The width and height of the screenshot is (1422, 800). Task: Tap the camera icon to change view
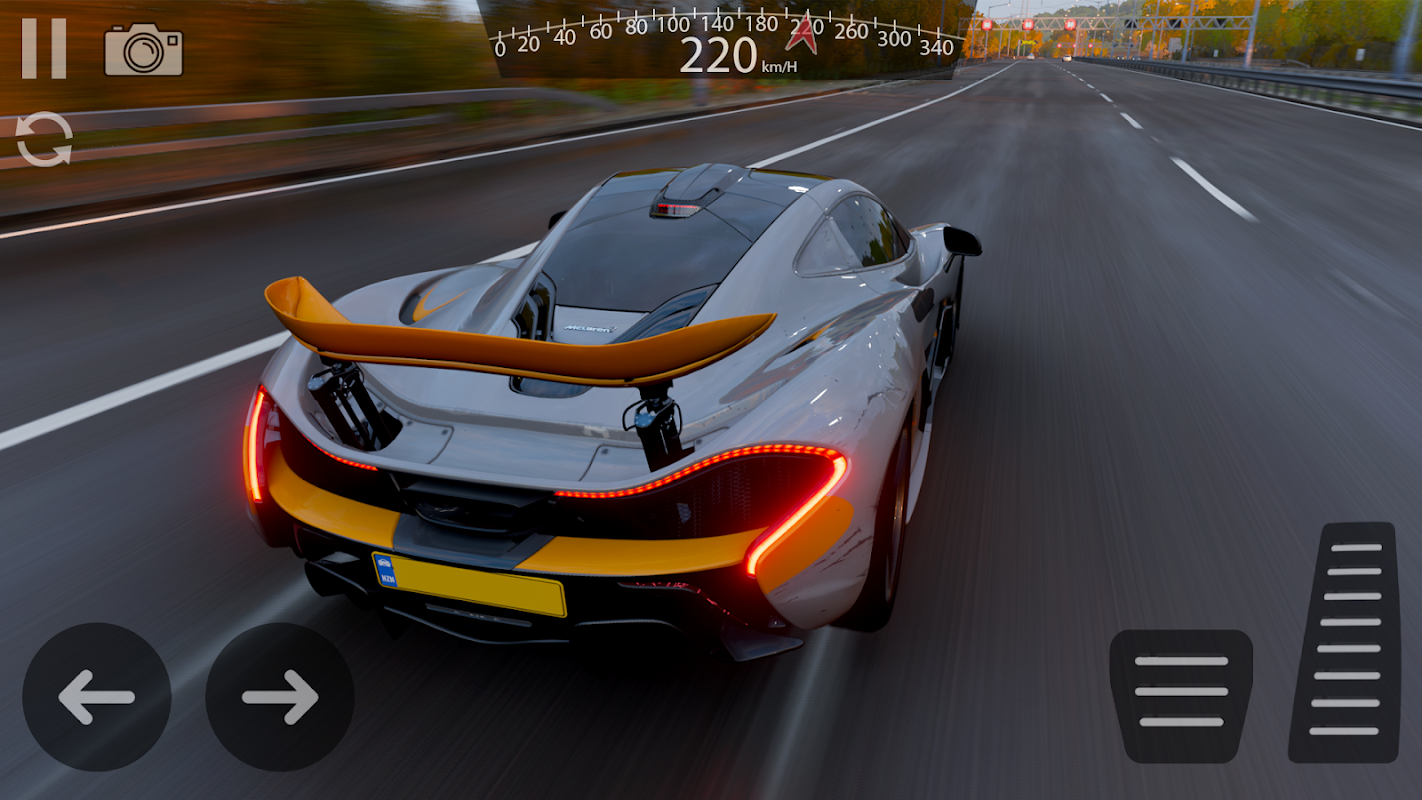point(144,50)
